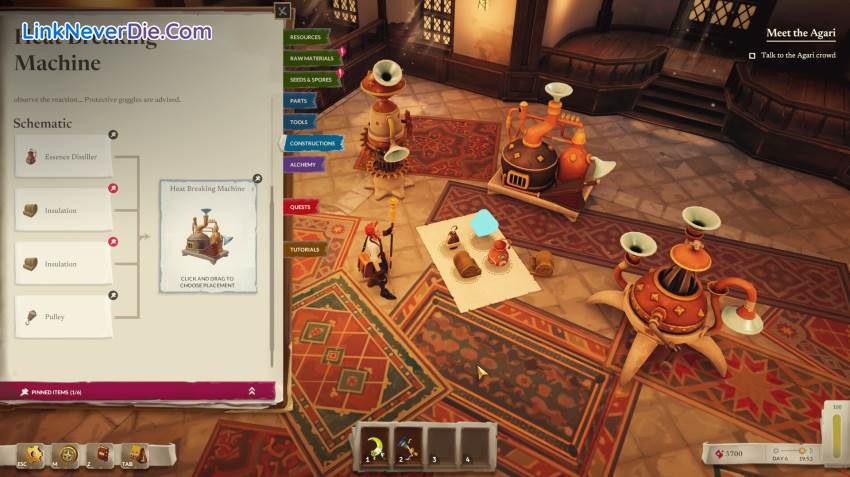Show the Tutorials tab
The image size is (850, 477).
pos(304,249)
